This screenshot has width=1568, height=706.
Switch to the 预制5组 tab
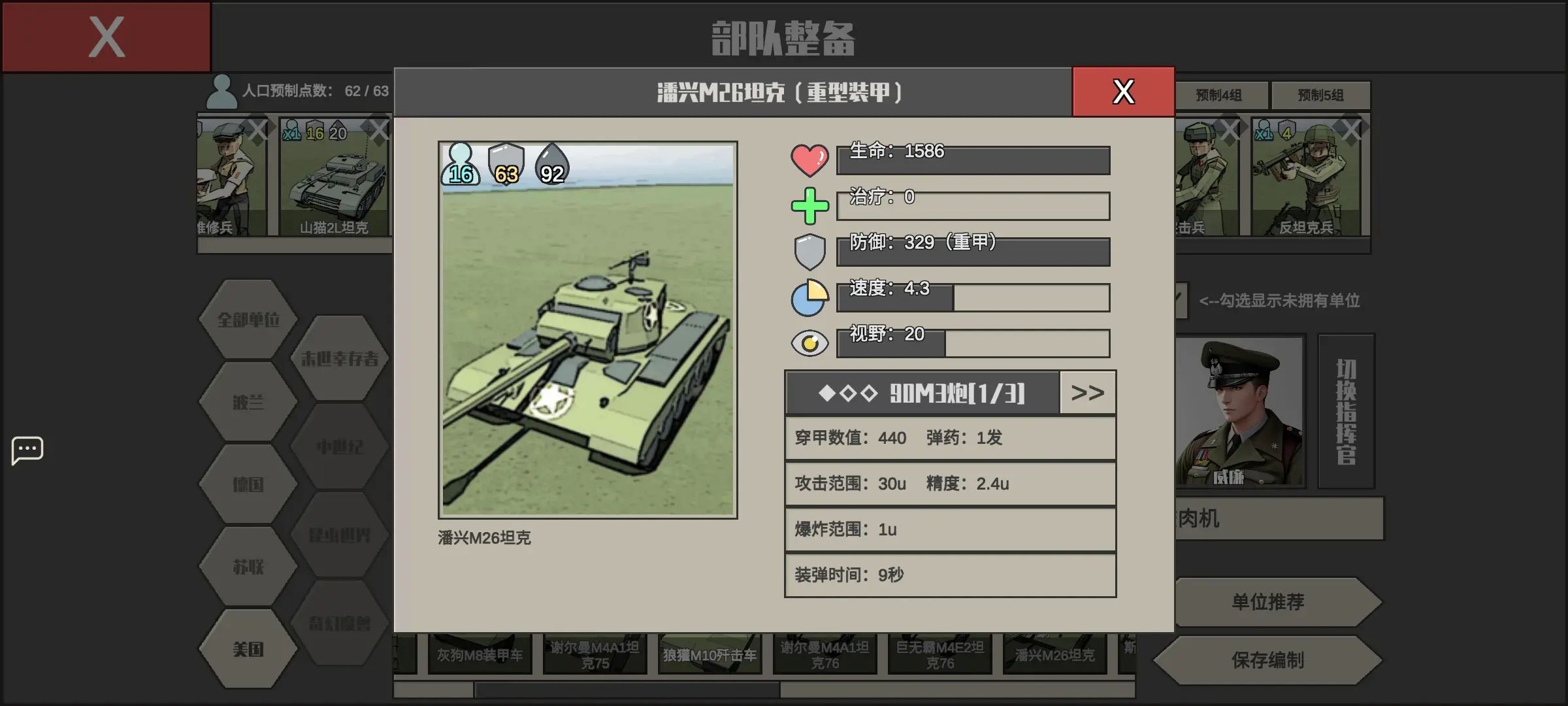[1321, 95]
